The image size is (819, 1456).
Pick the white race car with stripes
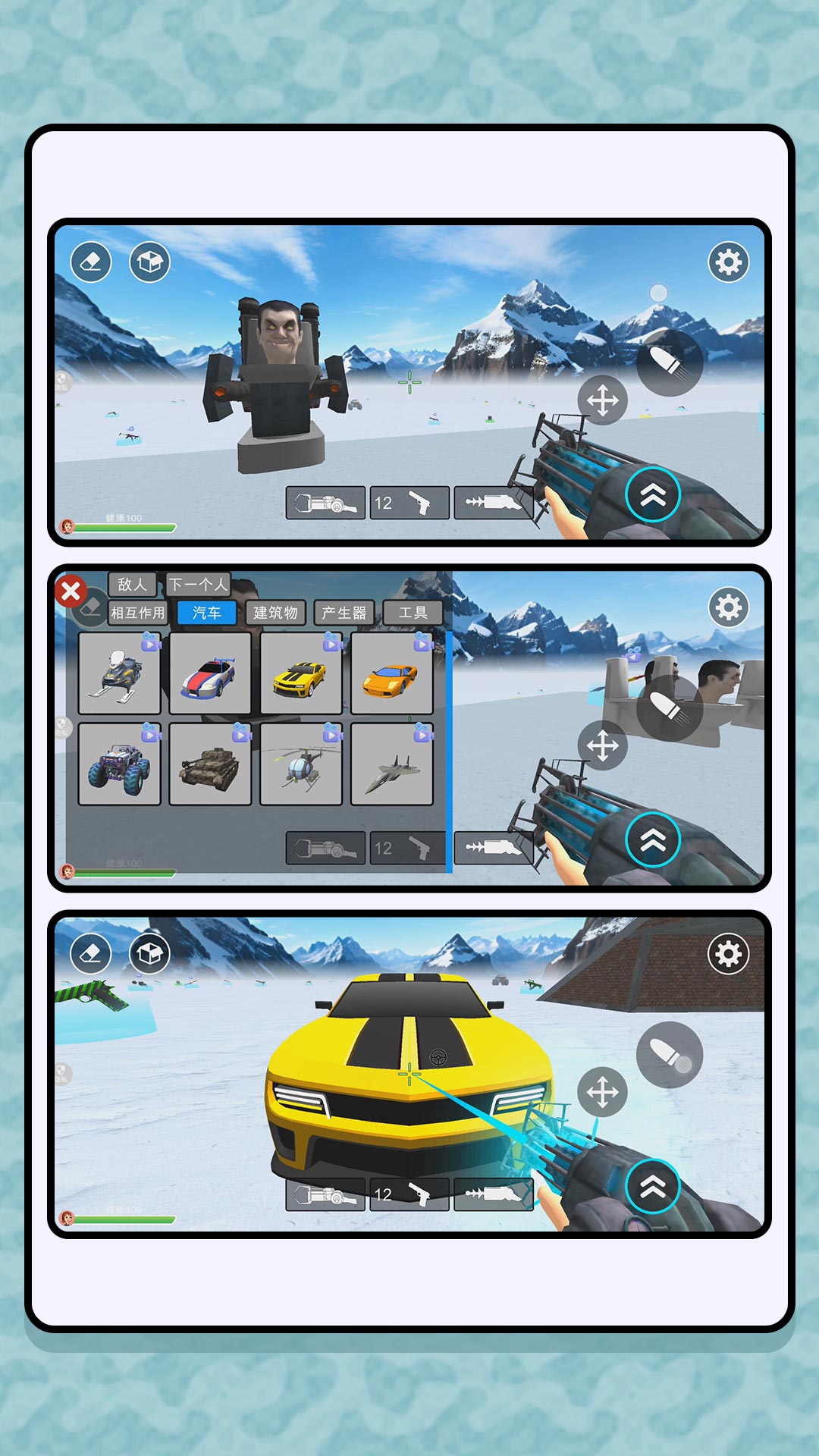click(210, 673)
